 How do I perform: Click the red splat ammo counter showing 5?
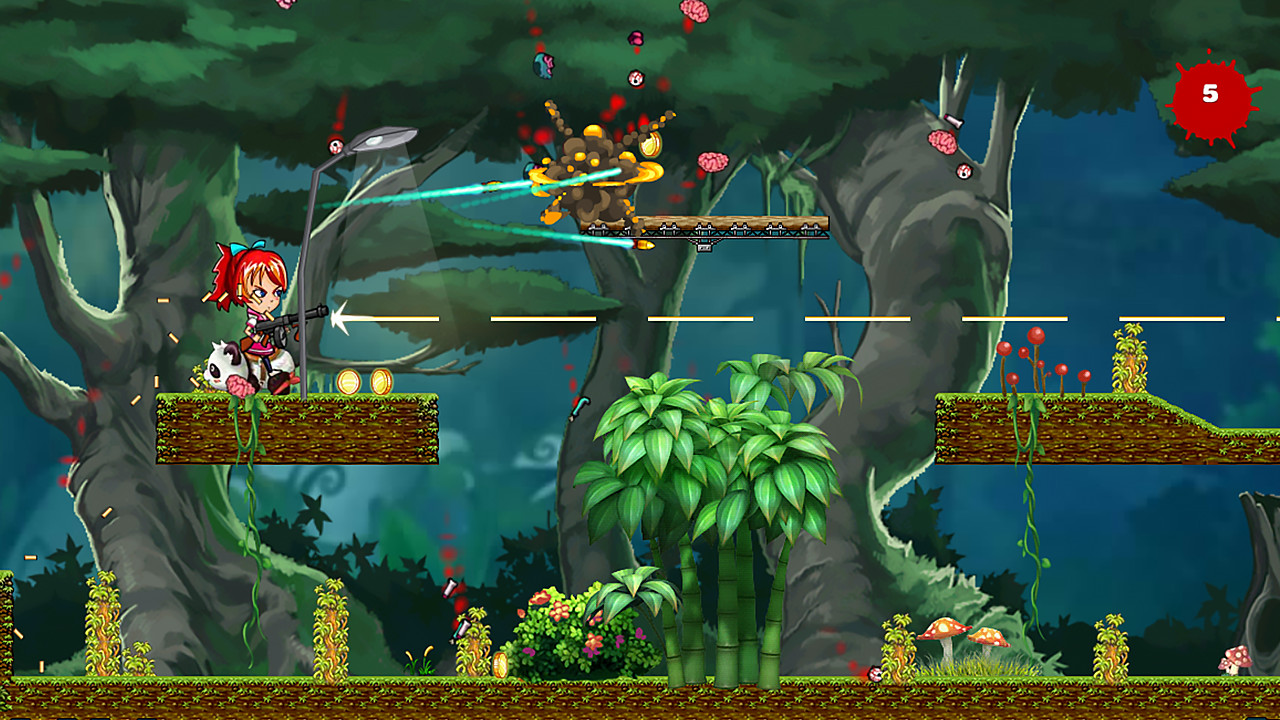click(1210, 93)
